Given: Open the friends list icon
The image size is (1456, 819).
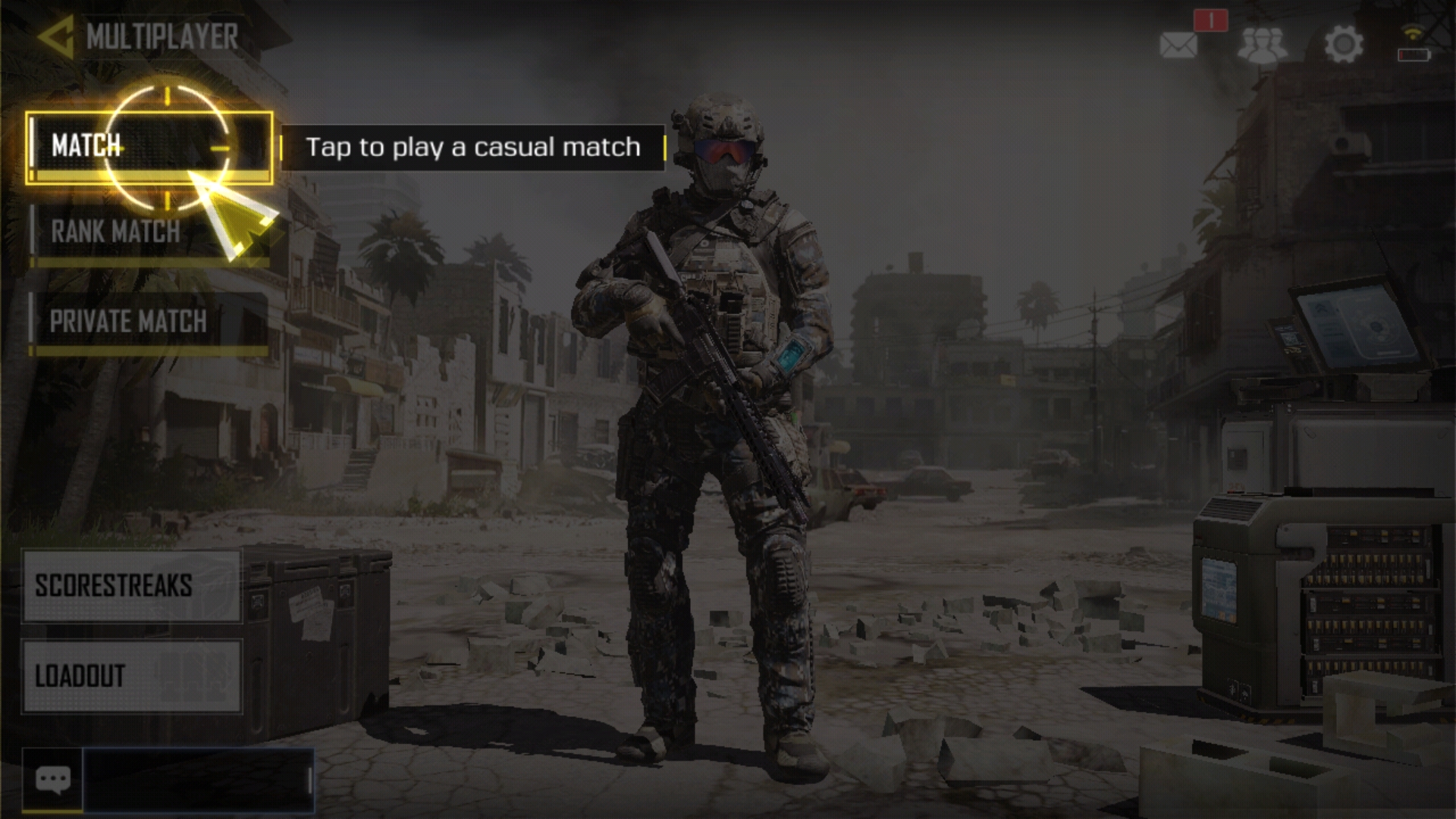Looking at the screenshot, I should click(x=1262, y=45).
